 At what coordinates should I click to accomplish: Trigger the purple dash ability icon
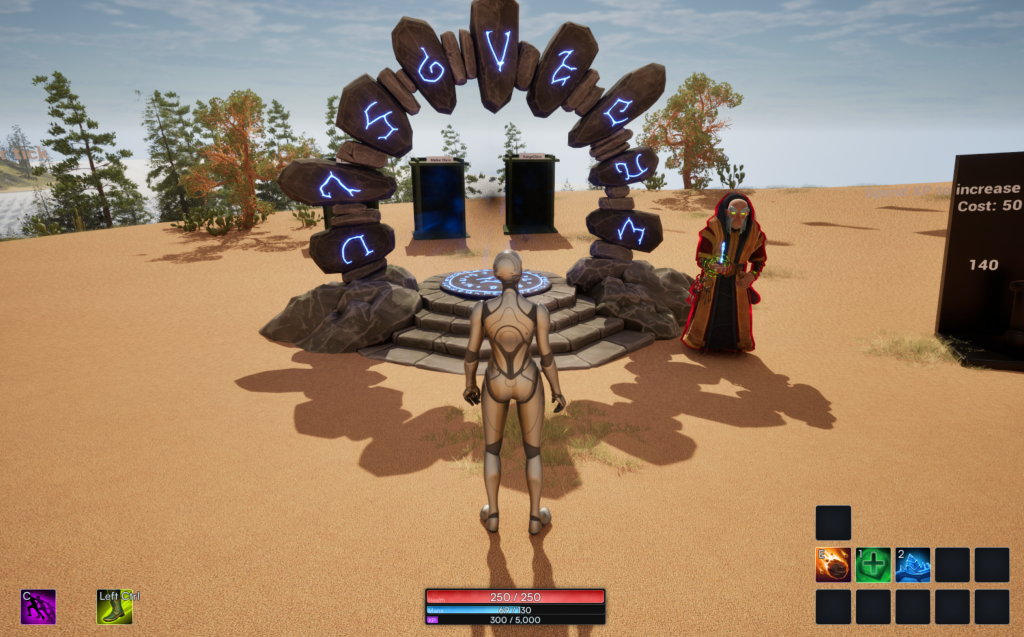[38, 607]
